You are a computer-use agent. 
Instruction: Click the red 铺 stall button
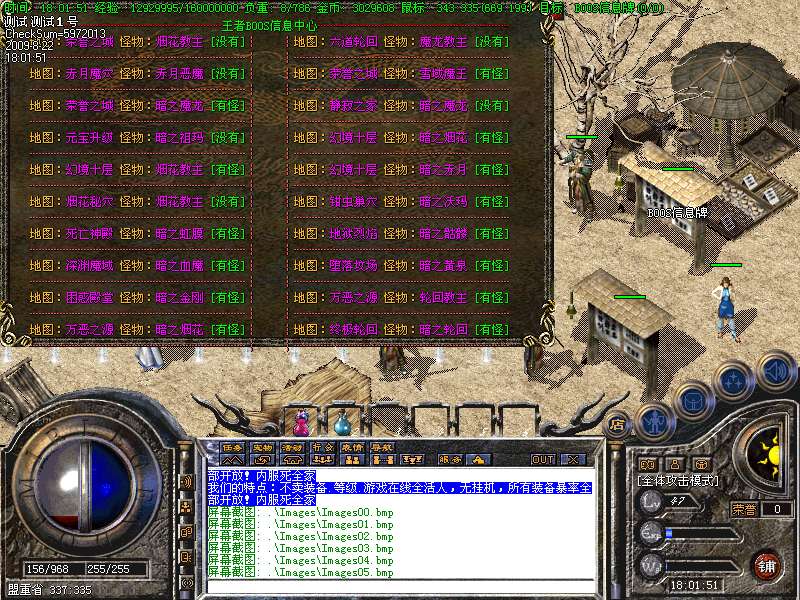tap(765, 565)
